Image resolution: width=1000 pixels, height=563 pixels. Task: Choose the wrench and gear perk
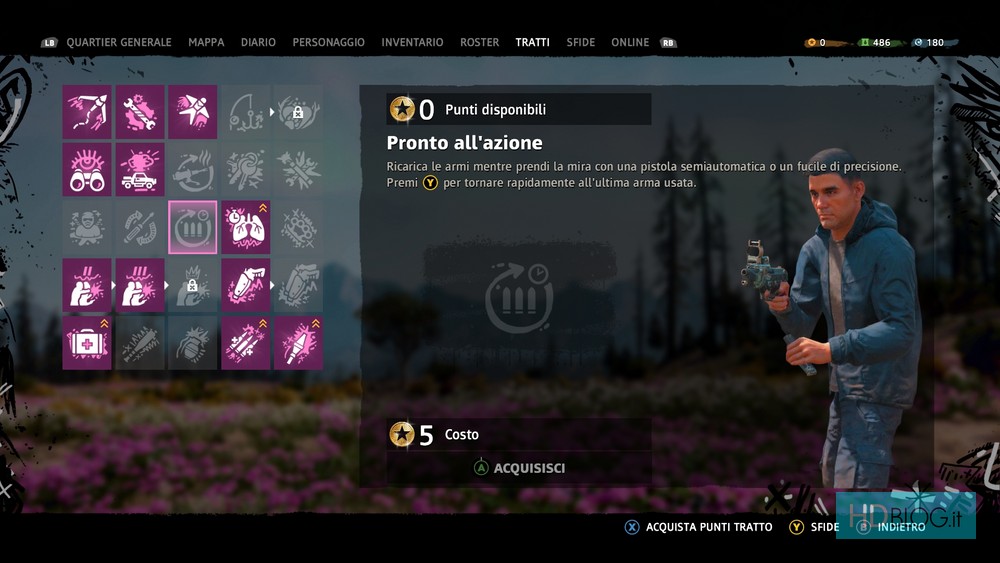pyautogui.click(x=140, y=111)
